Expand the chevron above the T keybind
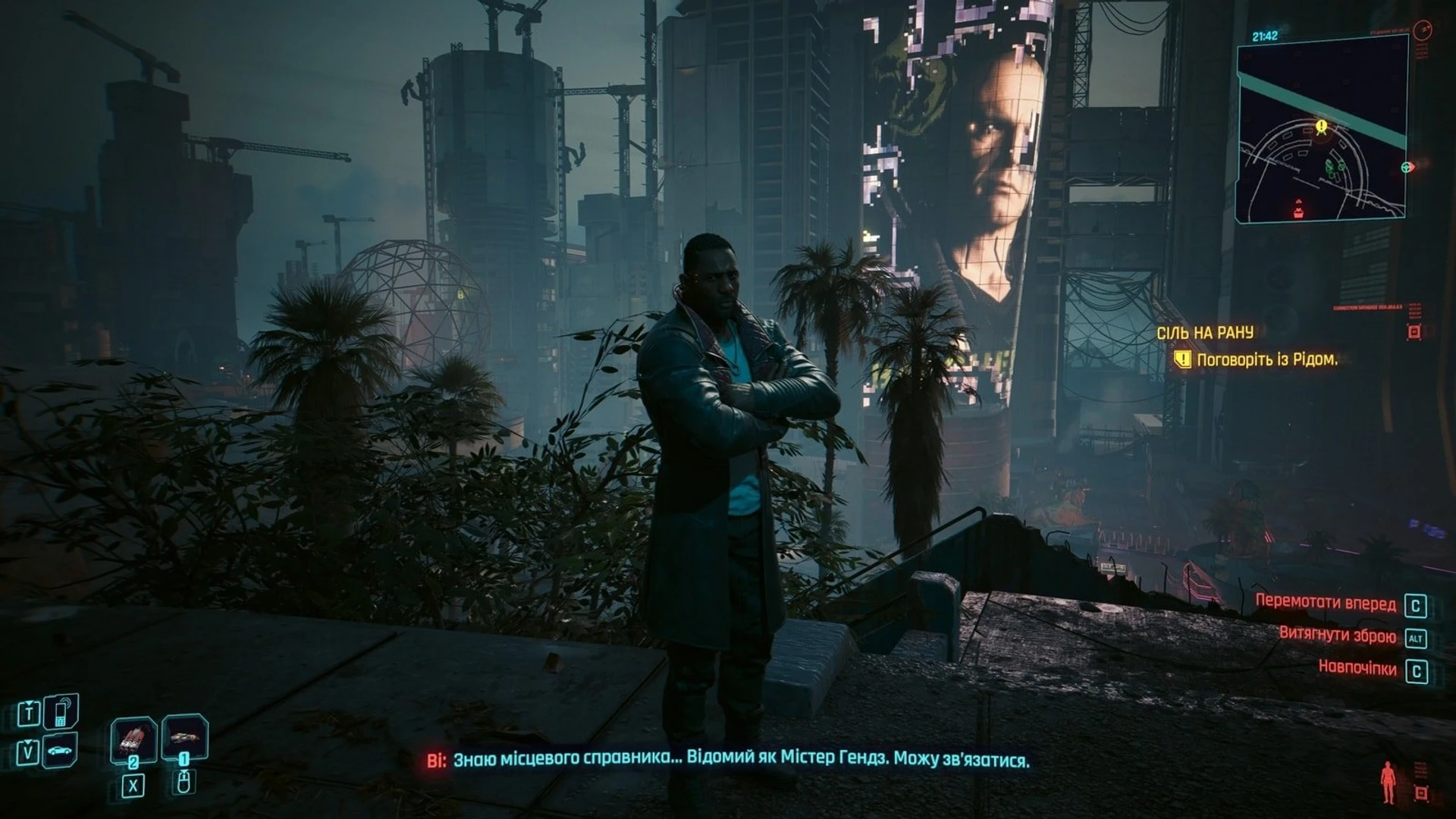The height and width of the screenshot is (819, 1456). point(29,702)
